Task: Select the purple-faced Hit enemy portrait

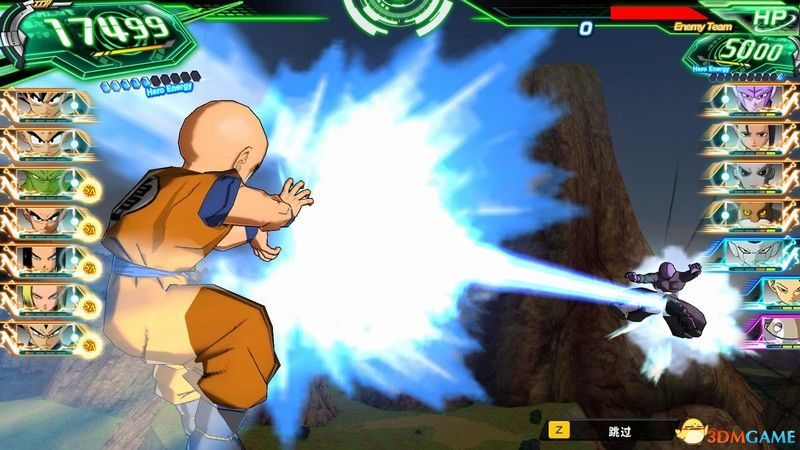Action: (x=749, y=100)
